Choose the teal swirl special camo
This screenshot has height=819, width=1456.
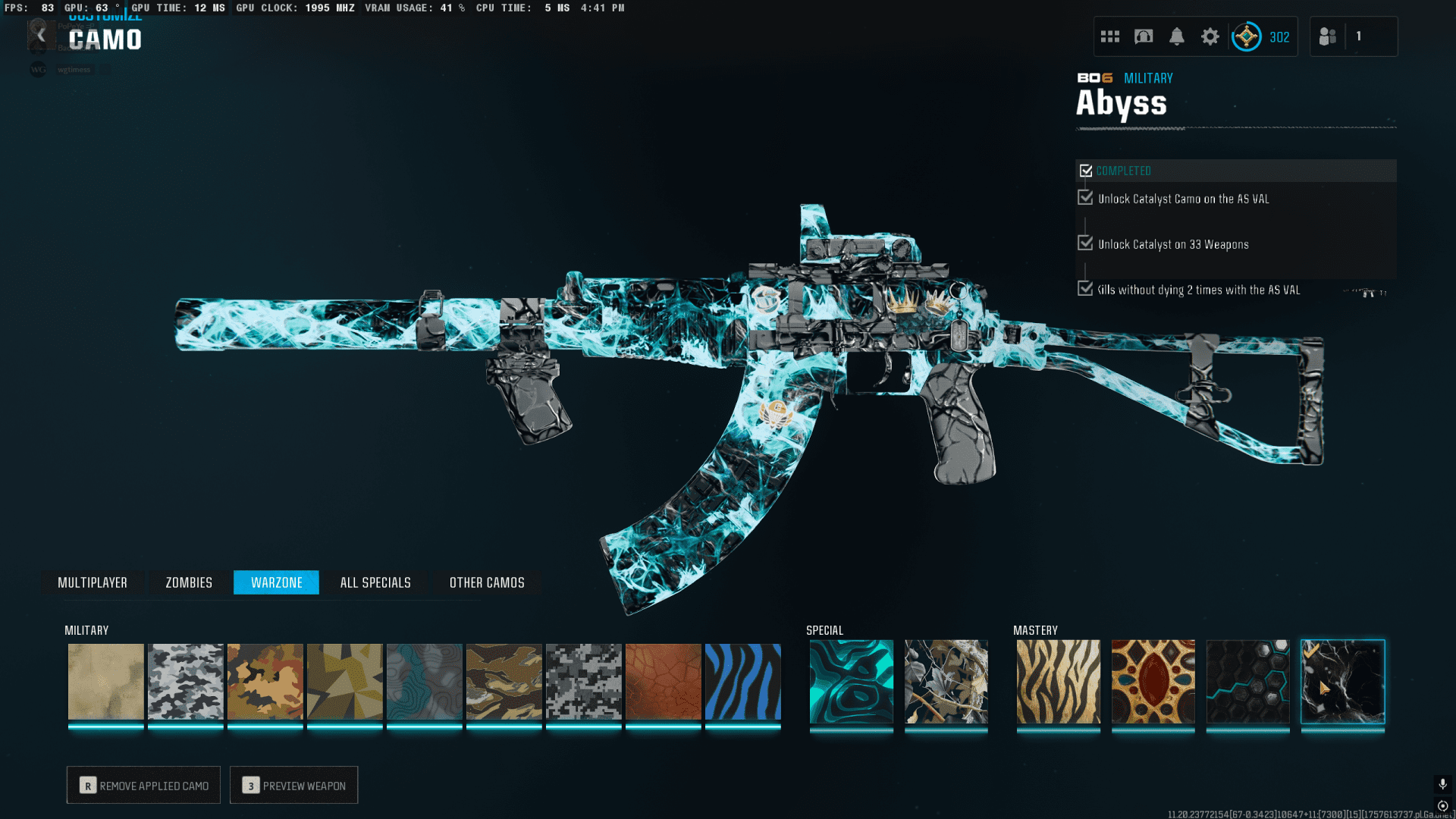point(852,682)
